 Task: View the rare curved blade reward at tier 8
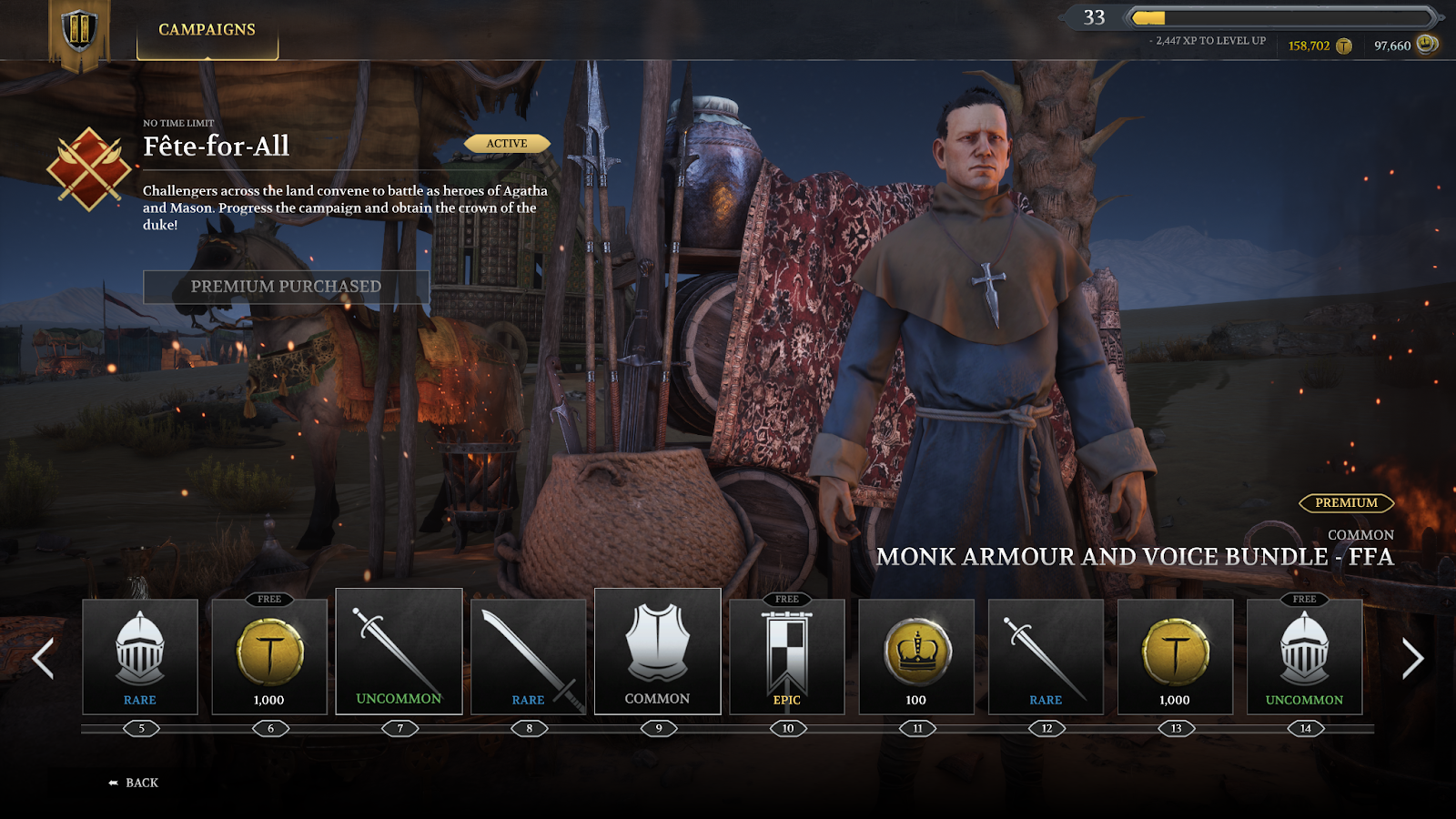[x=529, y=653]
